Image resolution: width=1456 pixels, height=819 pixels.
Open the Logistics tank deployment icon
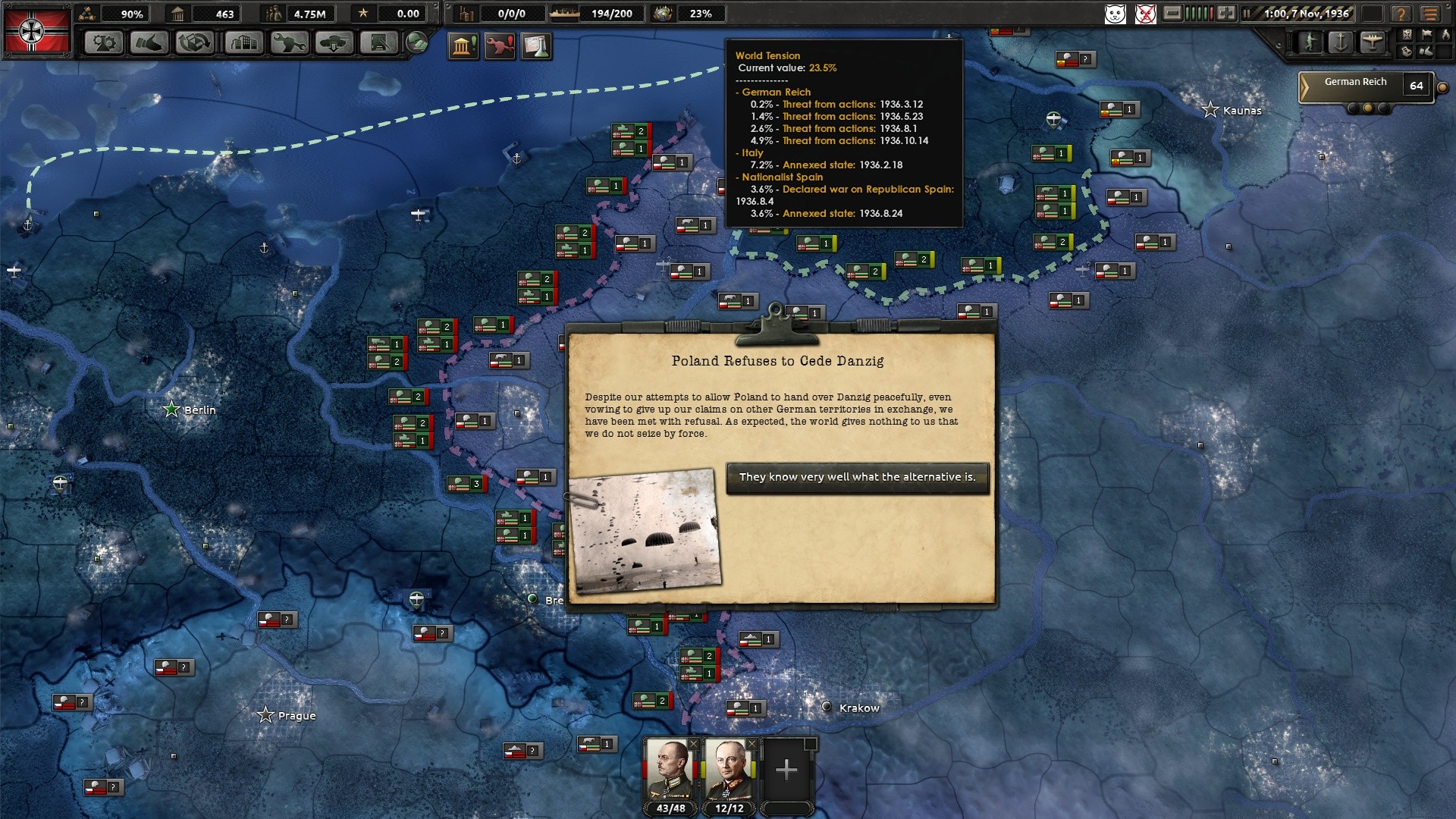pyautogui.click(x=334, y=43)
